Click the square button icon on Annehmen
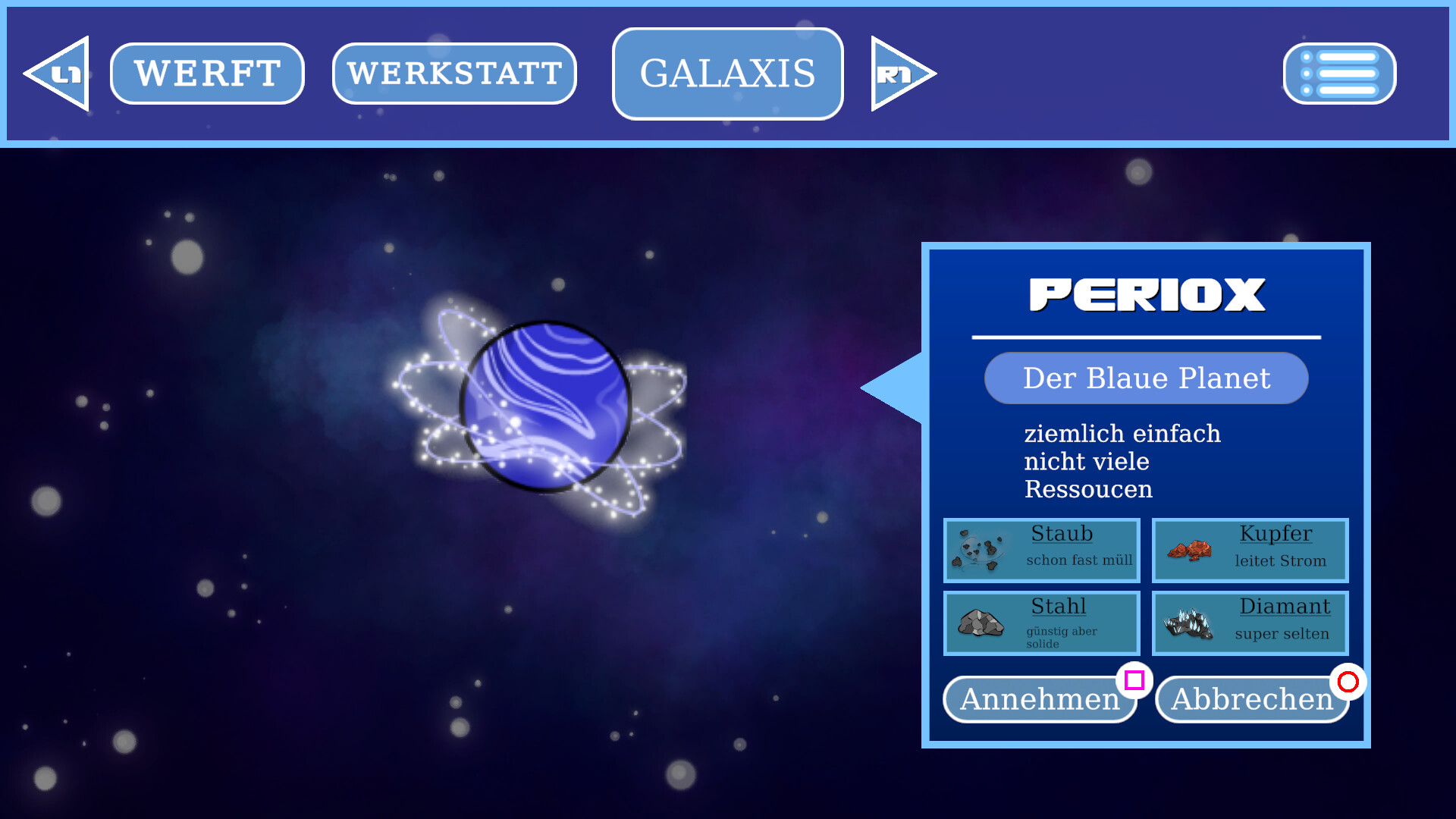Viewport: 1456px width, 819px height. 1134,681
